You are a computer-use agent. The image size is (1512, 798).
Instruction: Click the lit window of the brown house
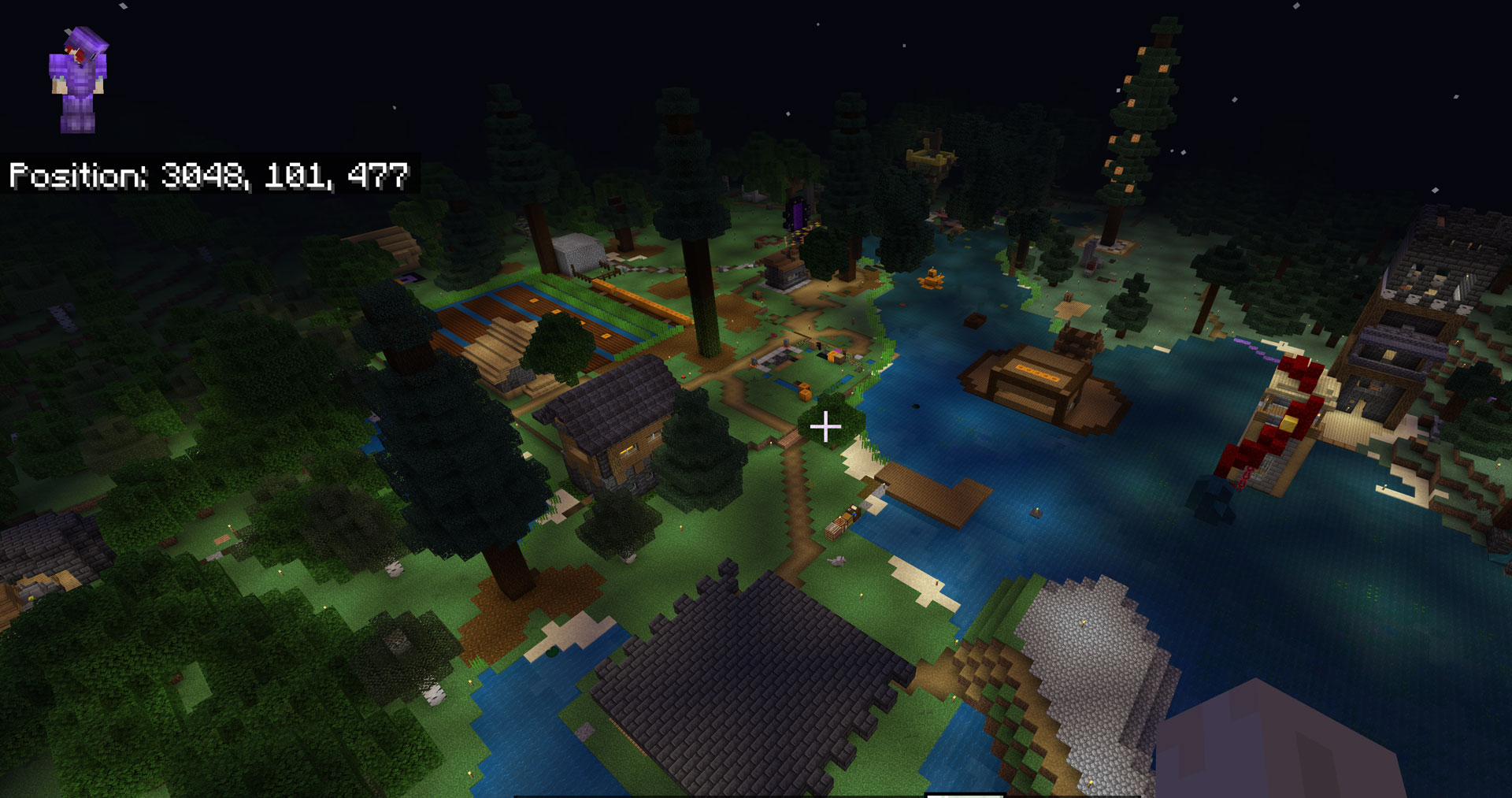tap(628, 449)
